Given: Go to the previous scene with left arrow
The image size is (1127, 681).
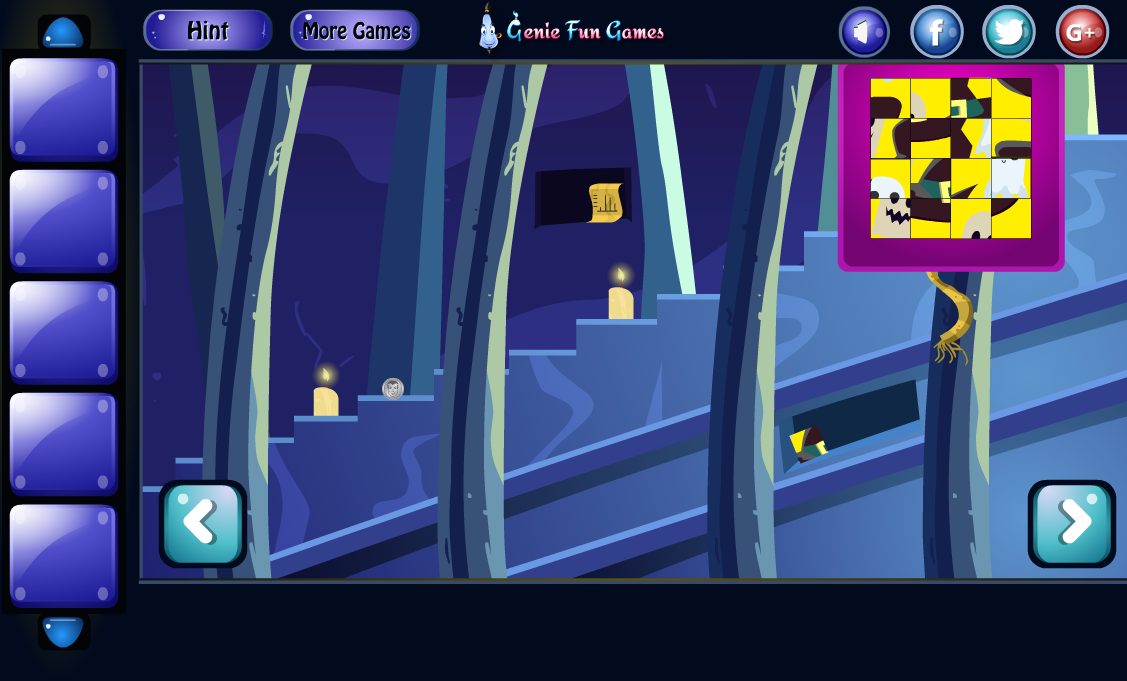Looking at the screenshot, I should coord(202,523).
